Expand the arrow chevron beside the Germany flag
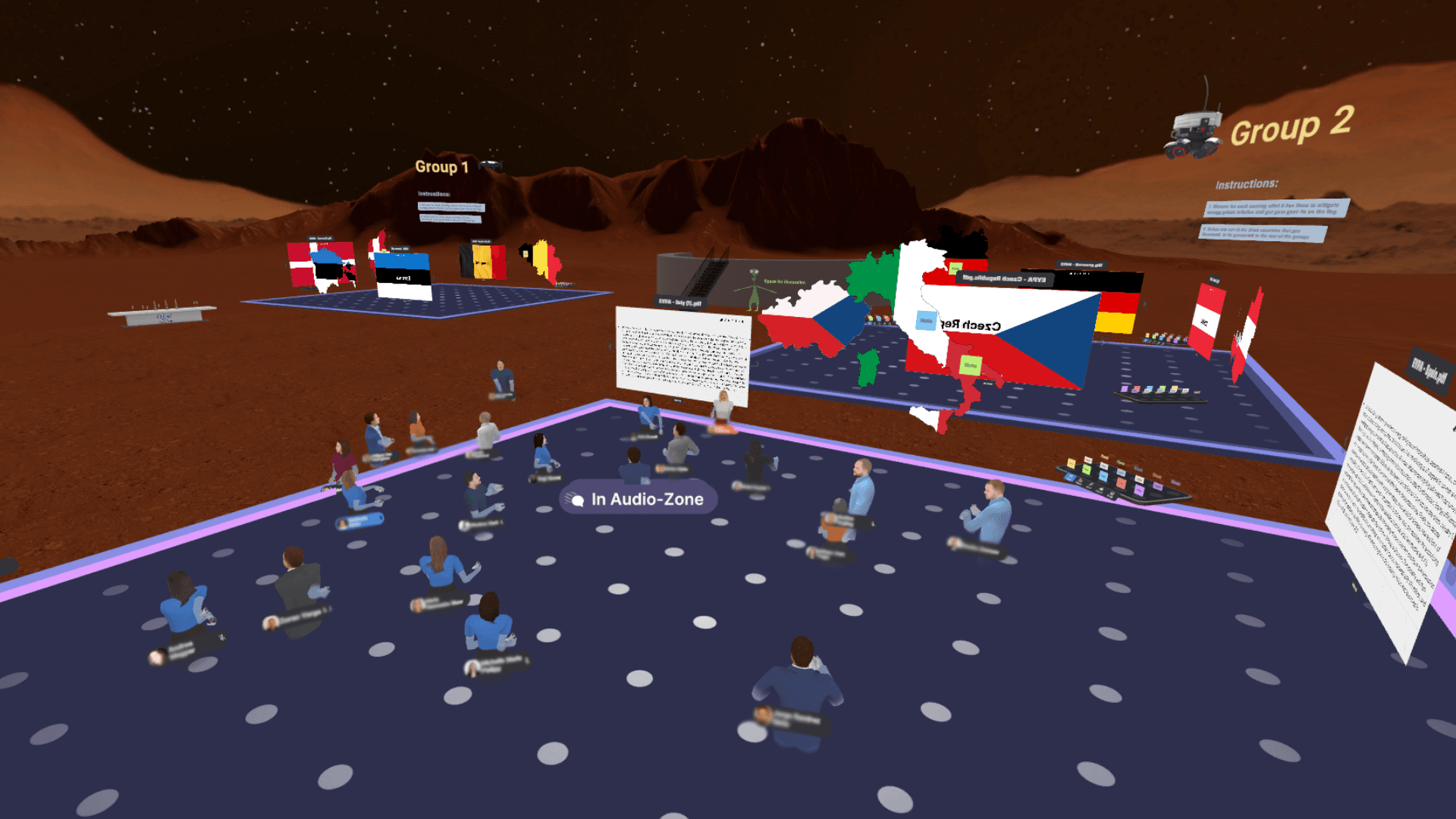This screenshot has height=819, width=1456. 1145,304
